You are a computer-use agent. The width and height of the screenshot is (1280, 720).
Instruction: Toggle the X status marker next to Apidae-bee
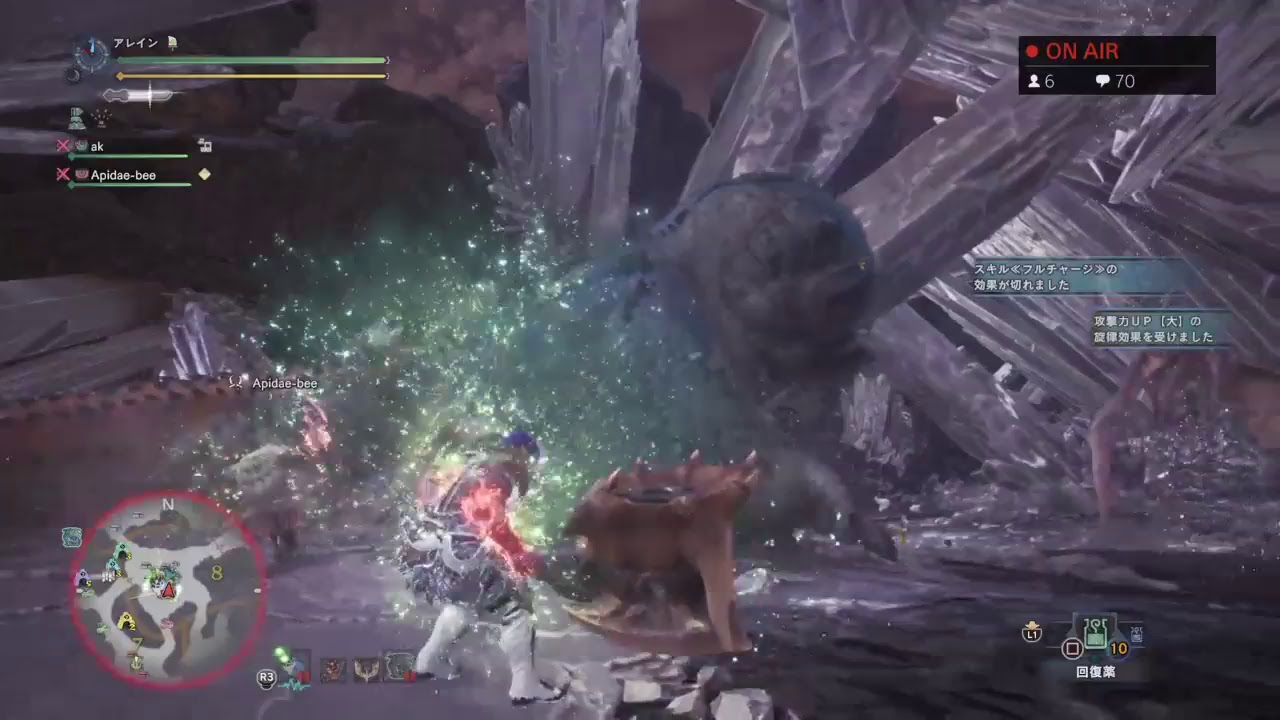point(64,175)
